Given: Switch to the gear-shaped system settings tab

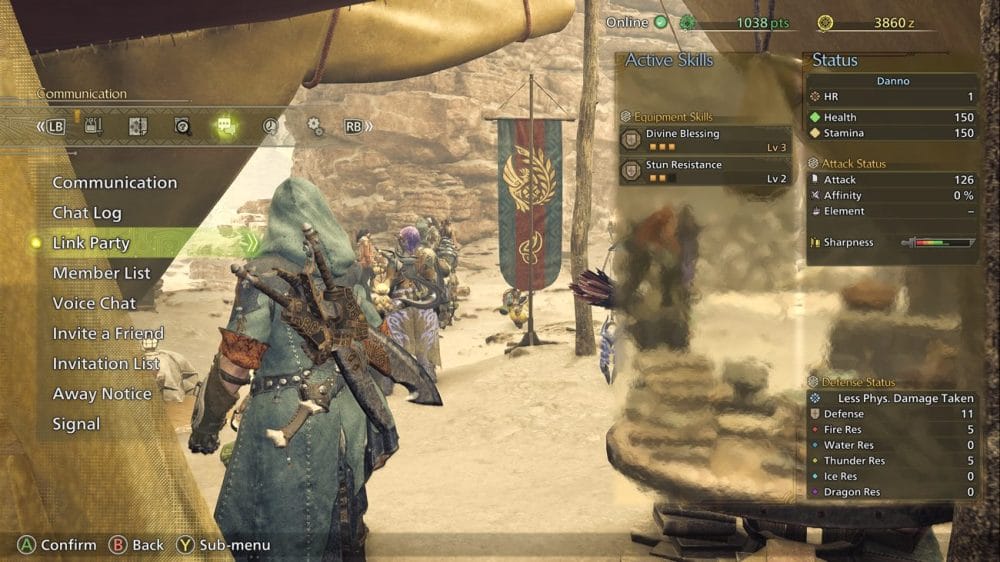Looking at the screenshot, I should tap(315, 127).
